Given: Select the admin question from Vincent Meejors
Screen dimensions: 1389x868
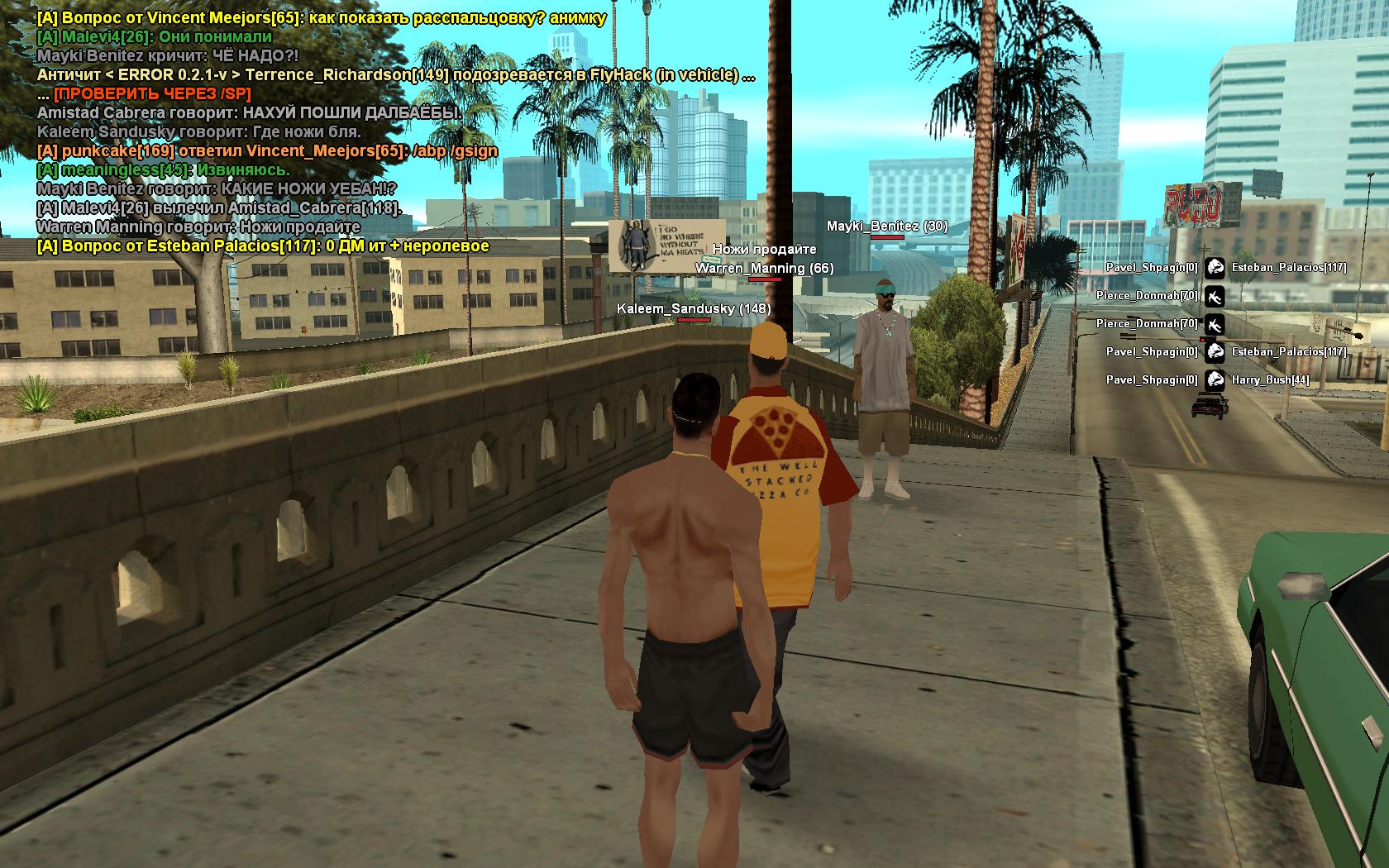Looking at the screenshot, I should tap(321, 17).
